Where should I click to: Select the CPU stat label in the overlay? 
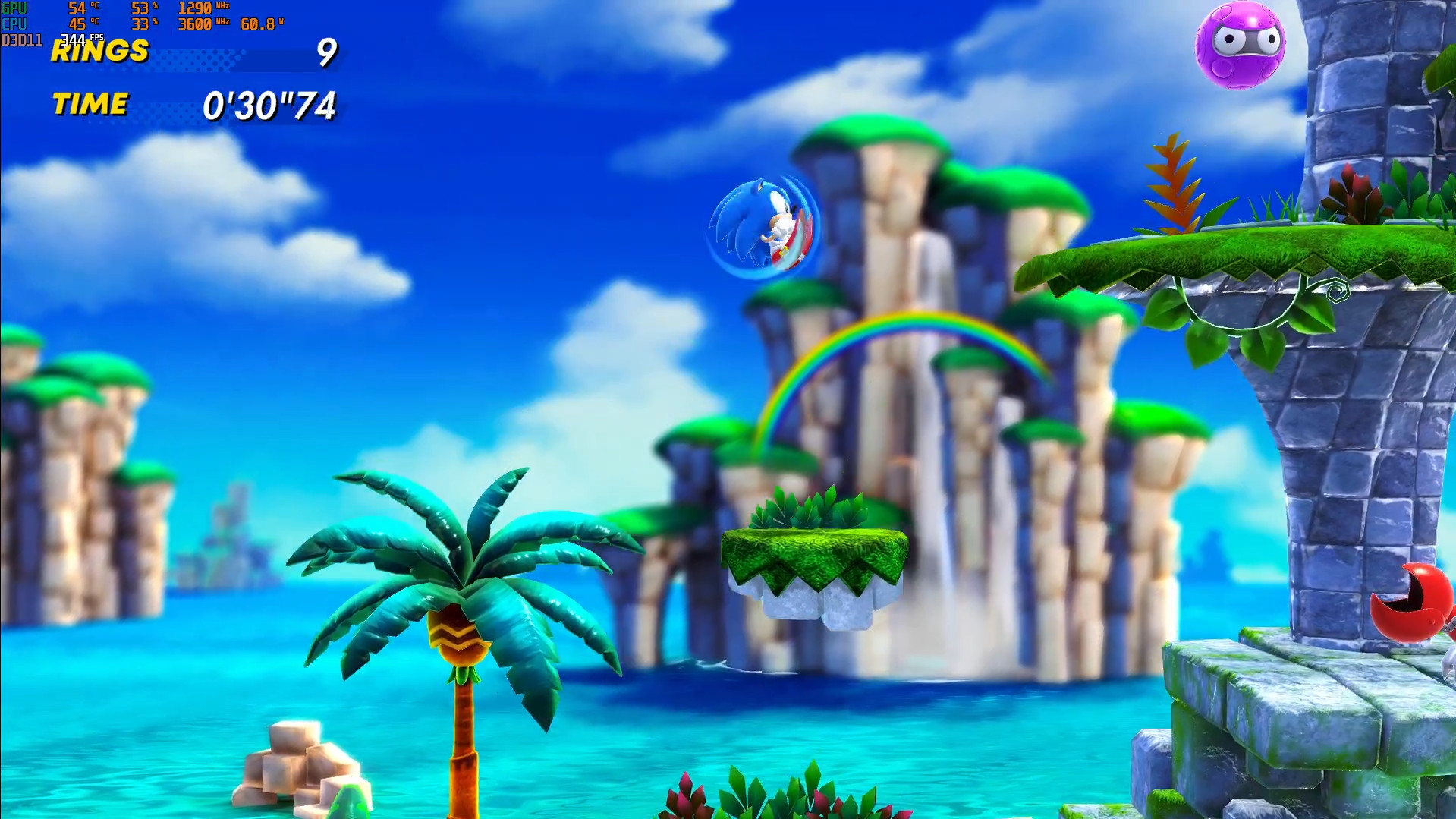(x=13, y=24)
